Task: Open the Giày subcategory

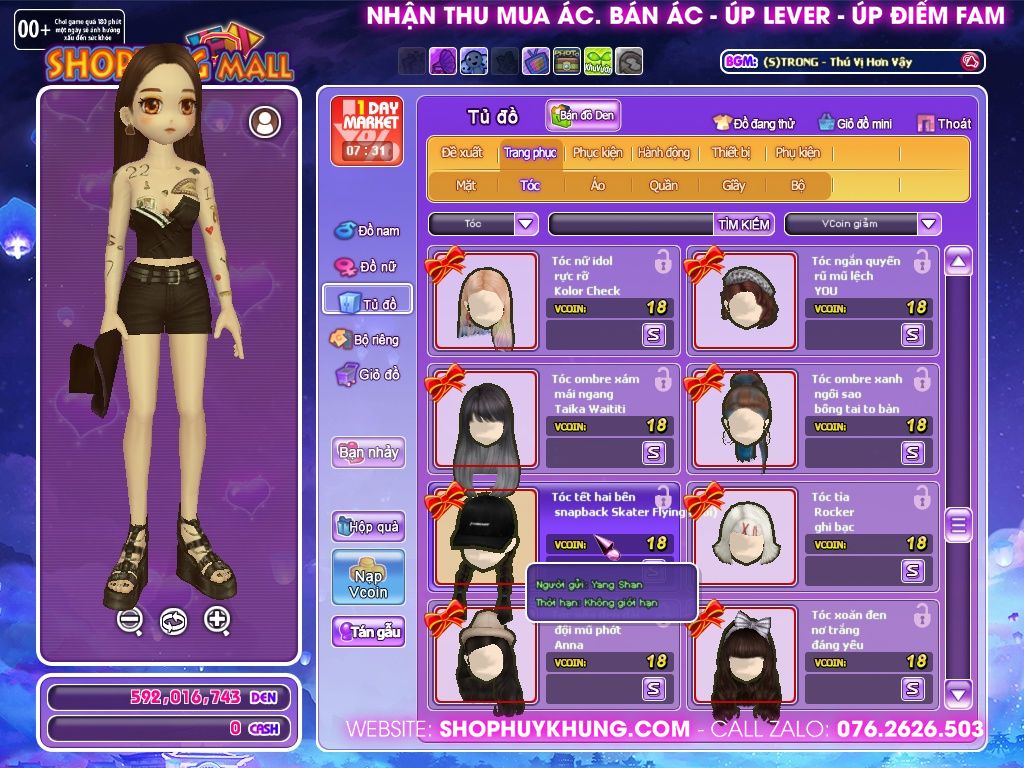Action: pos(734,185)
